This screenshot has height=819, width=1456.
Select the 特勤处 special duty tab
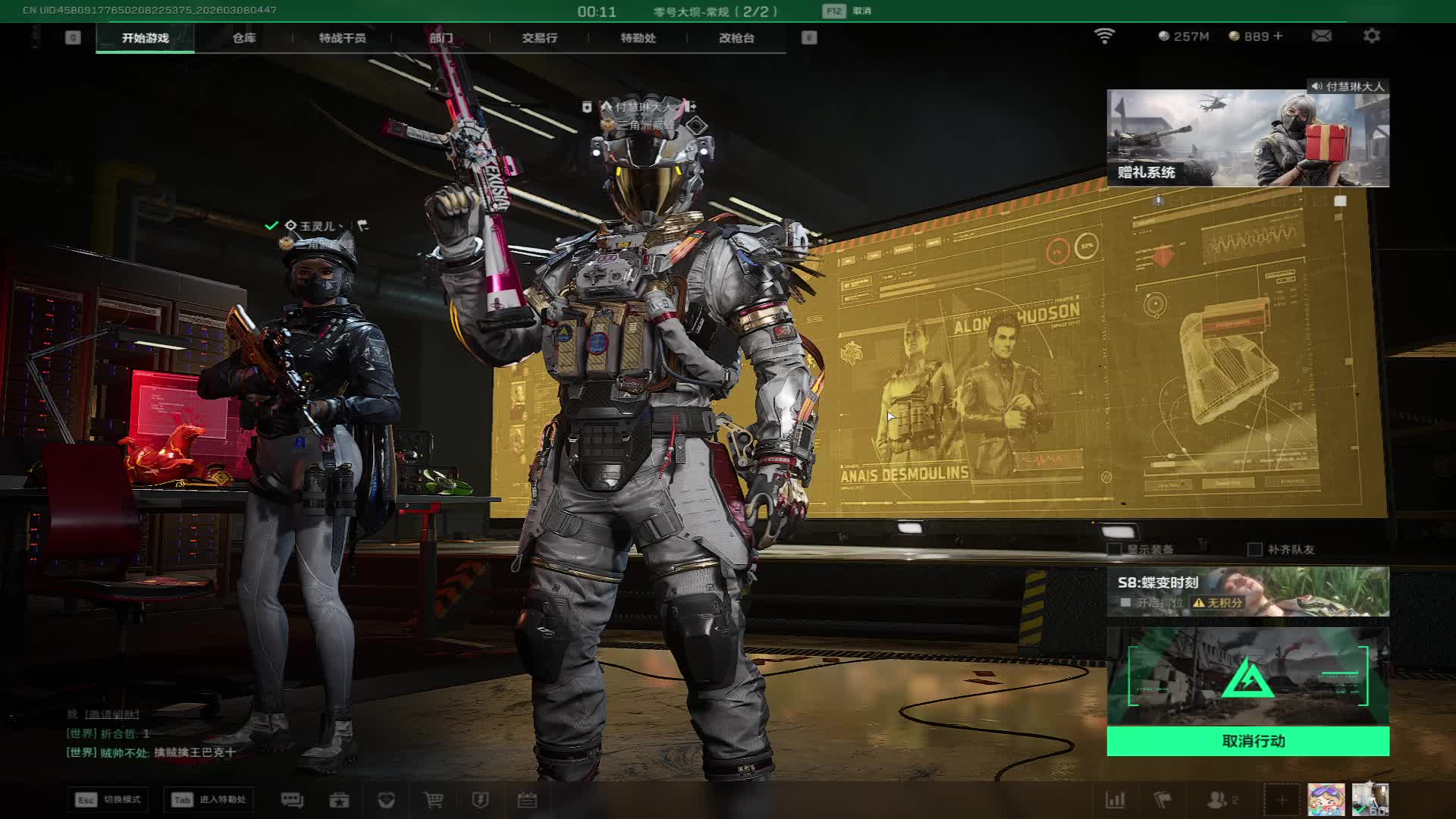[638, 38]
